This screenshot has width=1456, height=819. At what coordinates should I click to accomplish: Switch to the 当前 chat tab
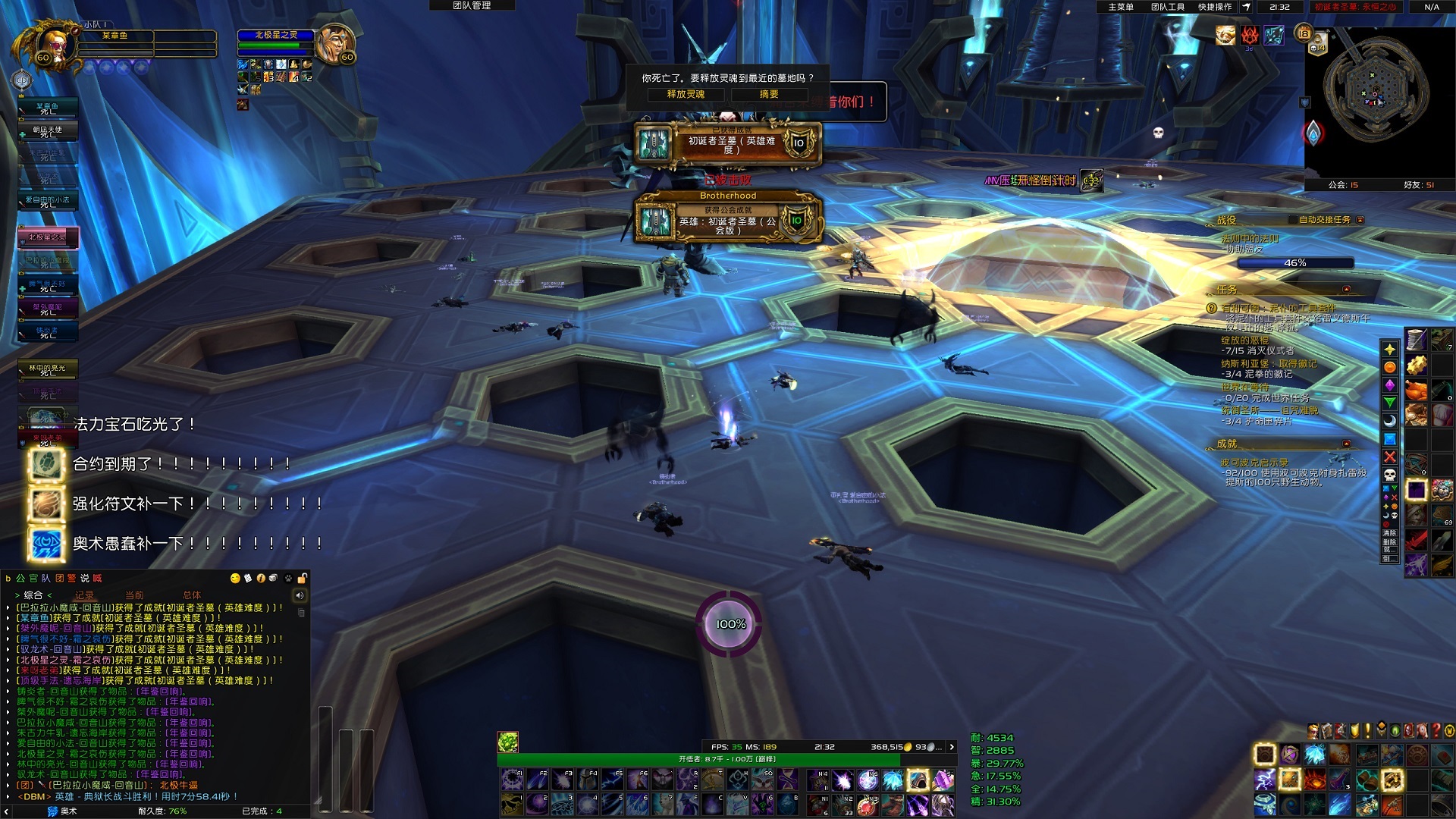tap(134, 595)
